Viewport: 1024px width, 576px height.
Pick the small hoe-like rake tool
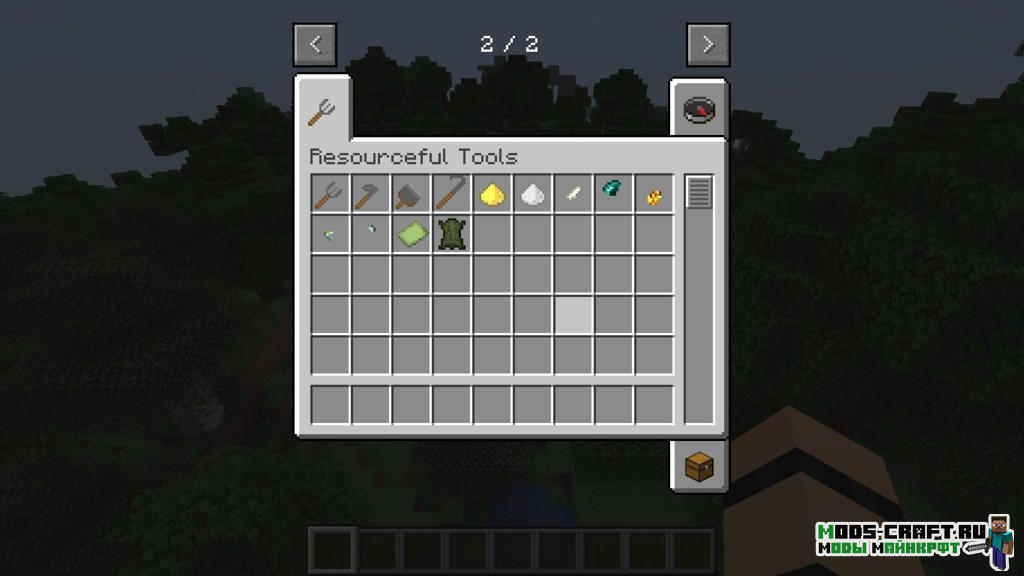click(371, 194)
